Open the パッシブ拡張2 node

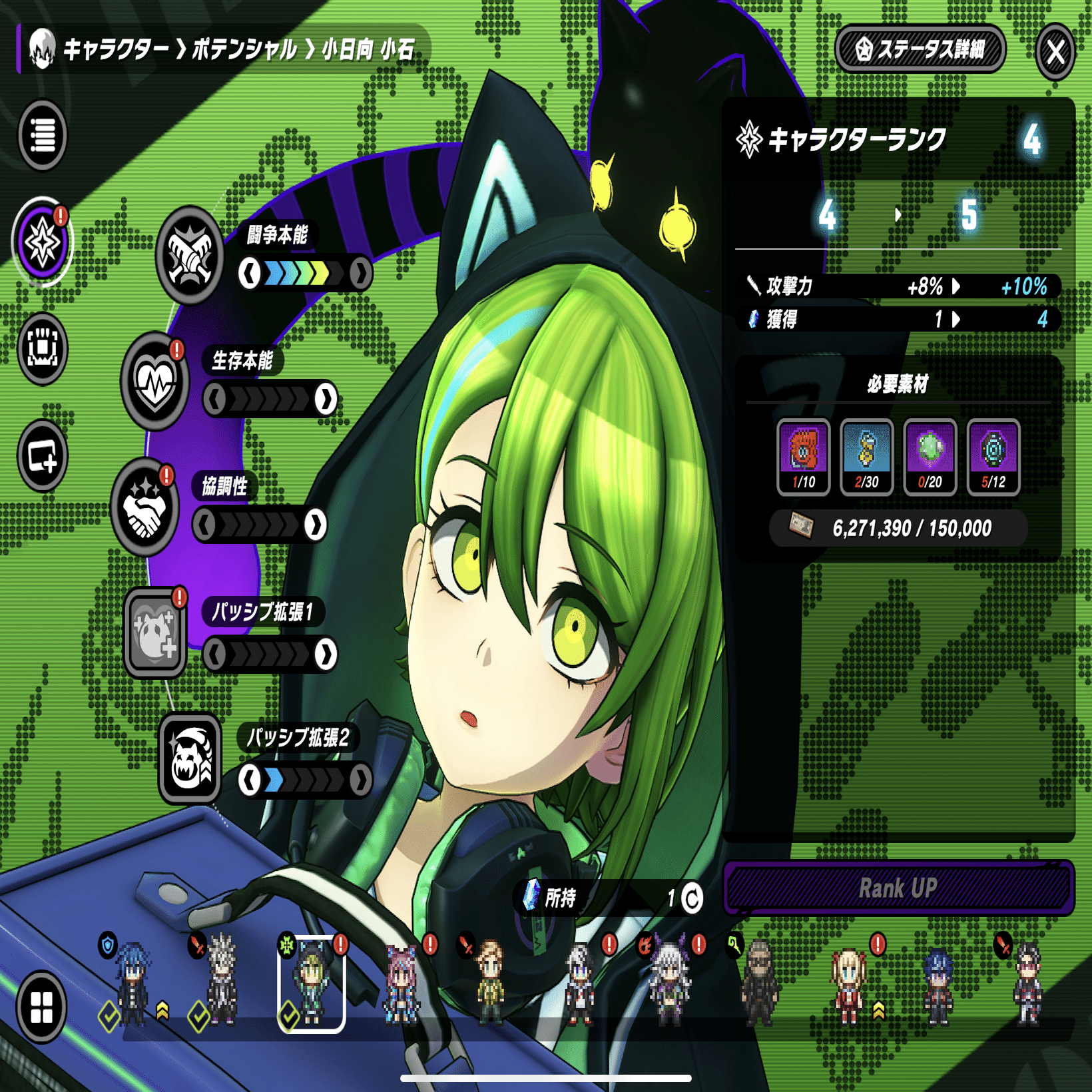coord(190,759)
